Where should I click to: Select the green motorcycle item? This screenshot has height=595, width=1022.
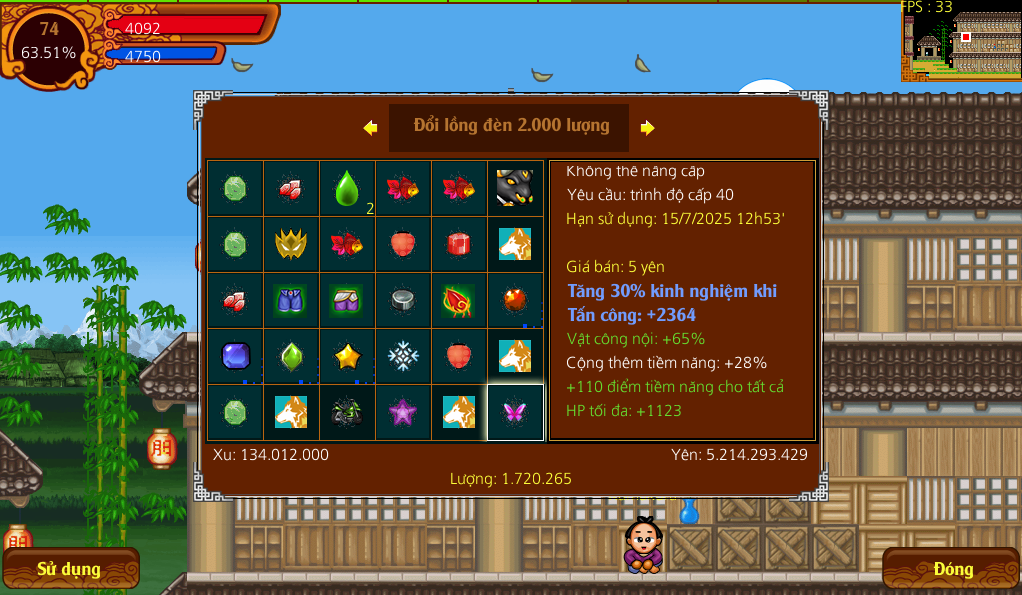(347, 412)
